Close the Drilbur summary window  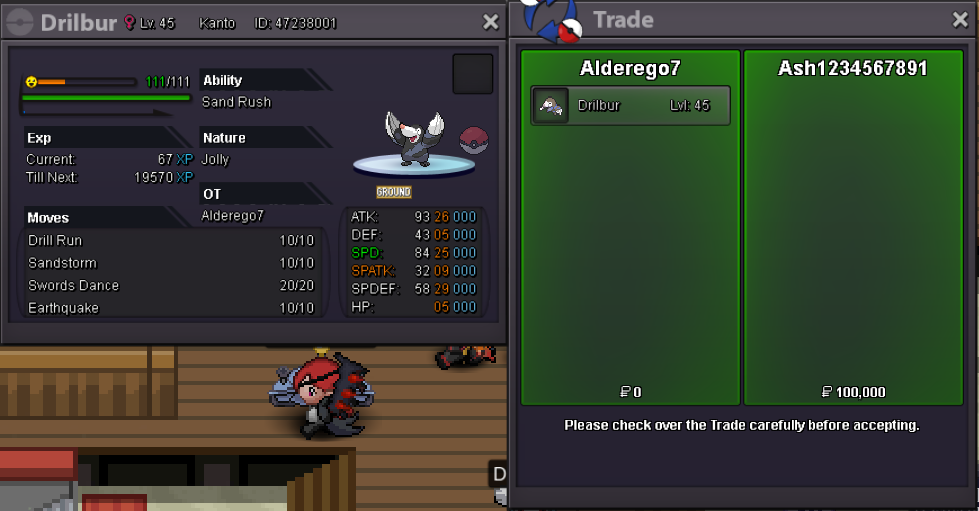[490, 22]
